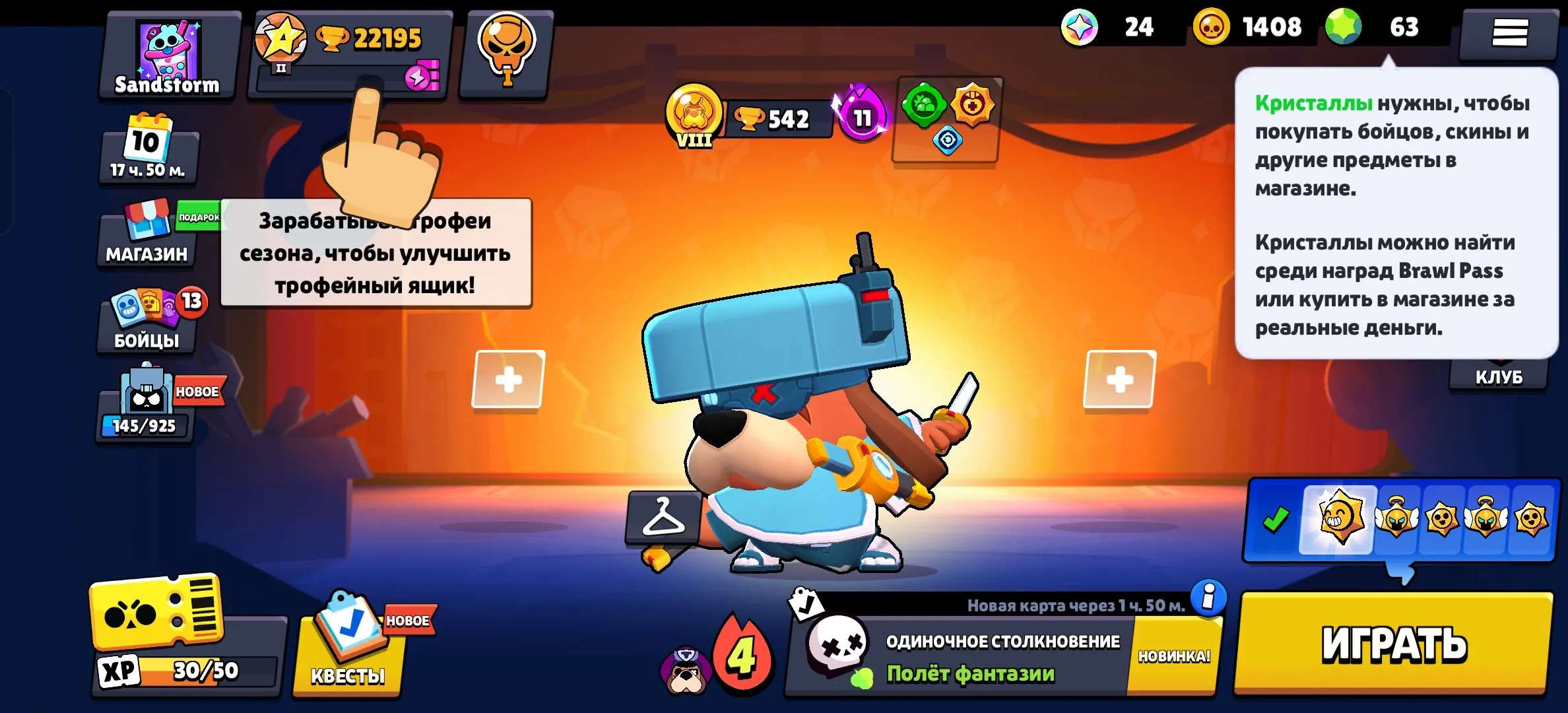Screen dimensions: 1568x713
Task: Switch to the КЛУБ tab
Action: 1498,376
